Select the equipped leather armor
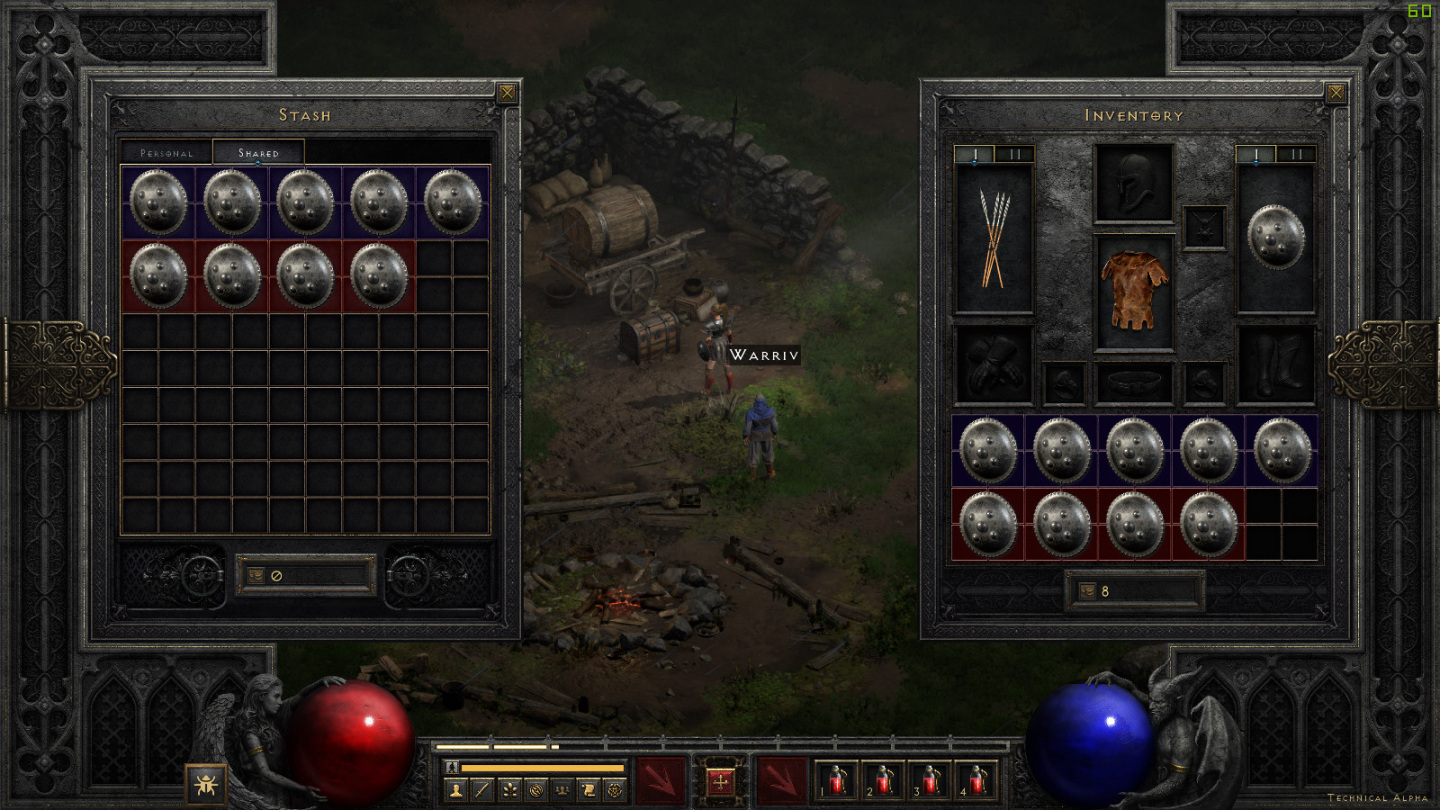 1134,291
